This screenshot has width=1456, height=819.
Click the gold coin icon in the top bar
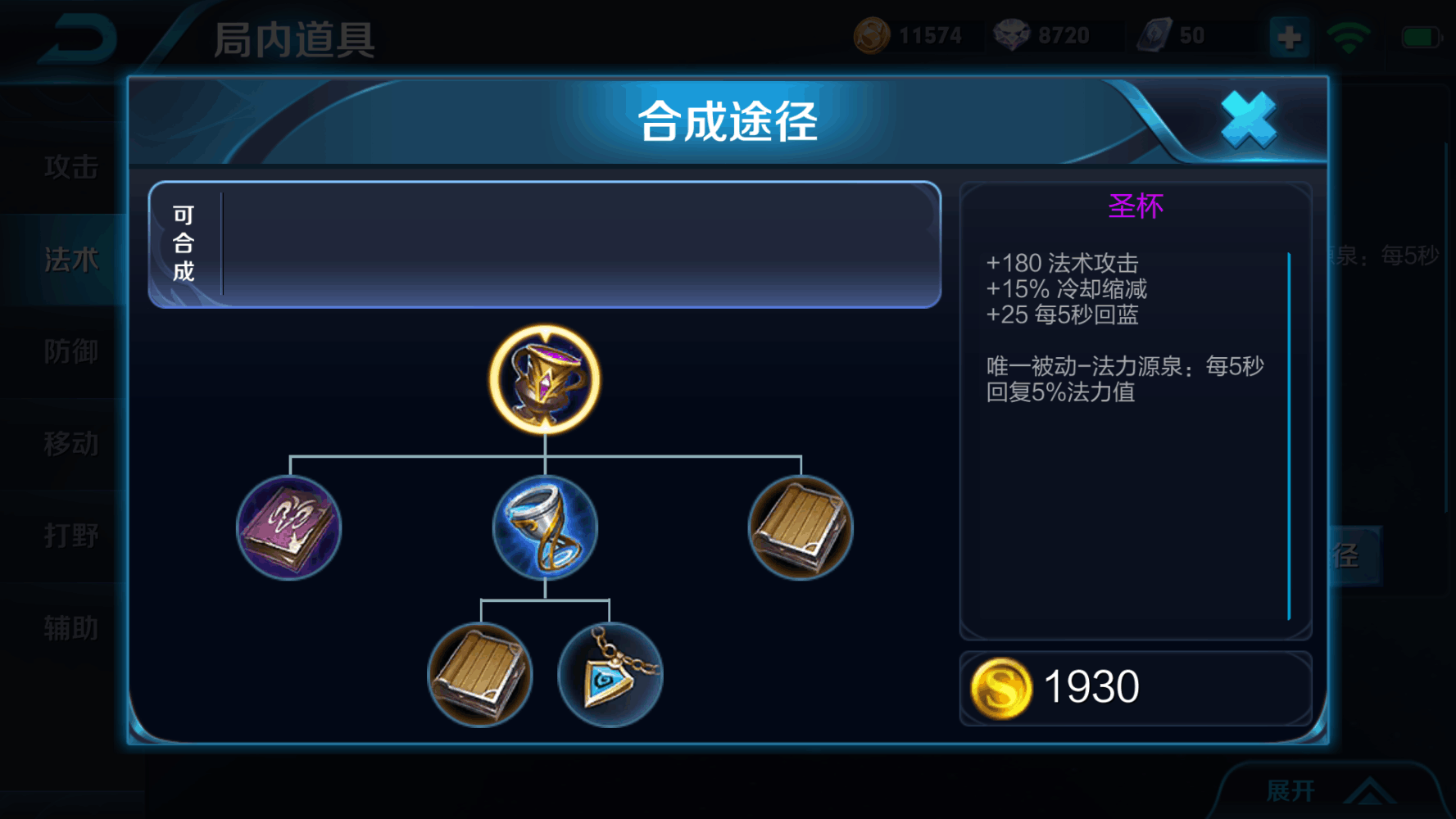tap(871, 34)
